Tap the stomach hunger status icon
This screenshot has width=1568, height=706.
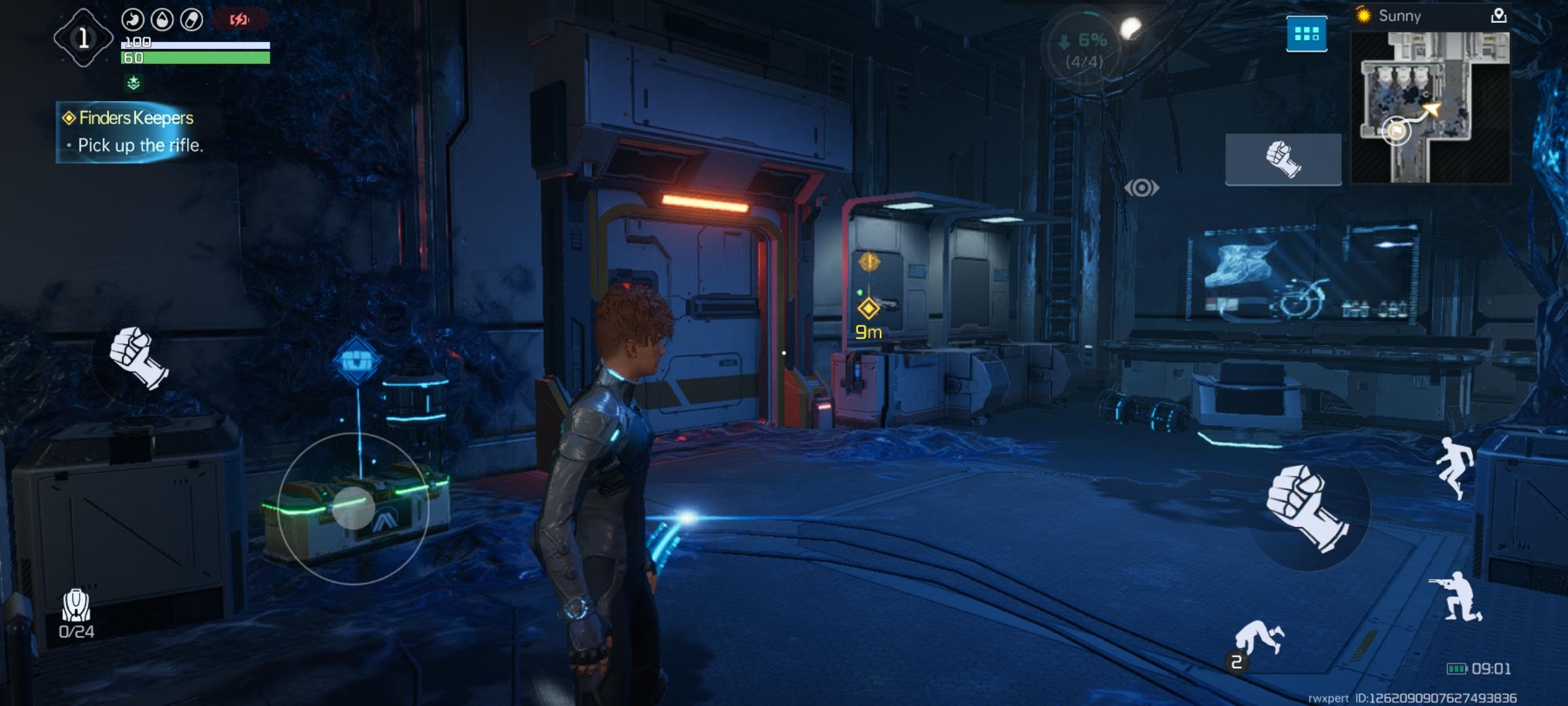[x=133, y=20]
